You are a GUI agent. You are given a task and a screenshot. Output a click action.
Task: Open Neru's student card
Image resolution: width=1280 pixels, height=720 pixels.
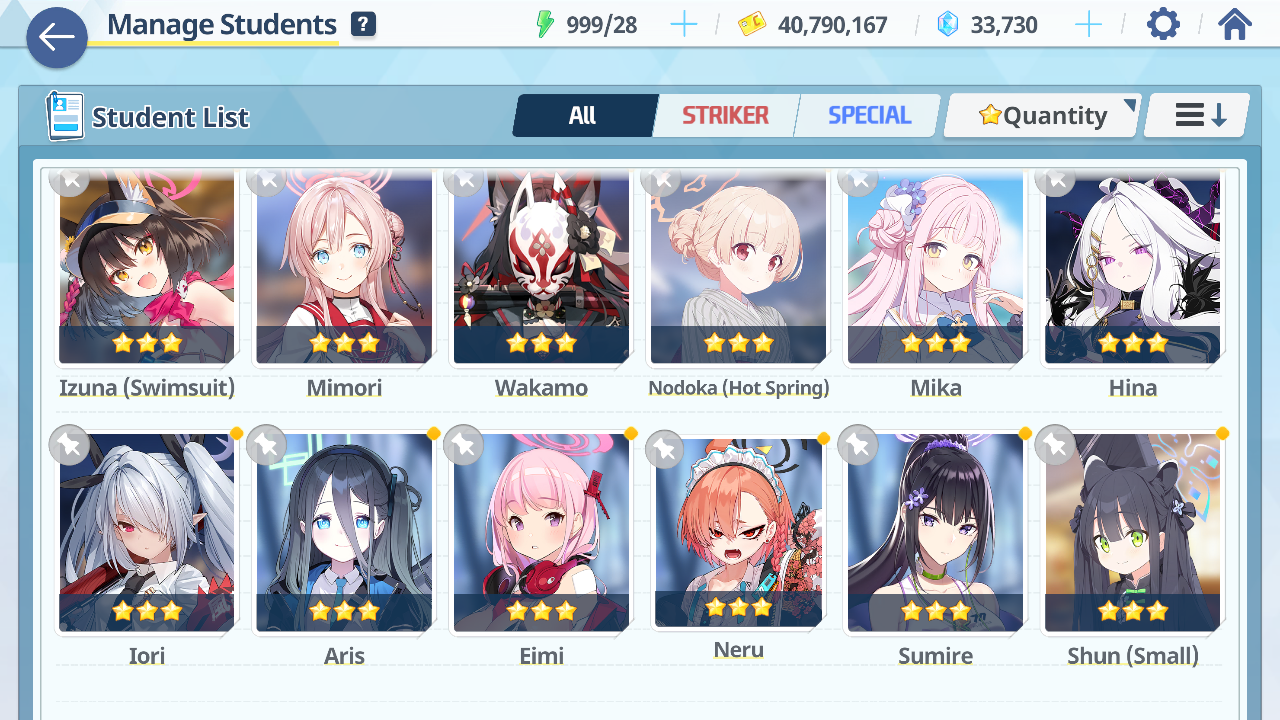click(x=738, y=530)
